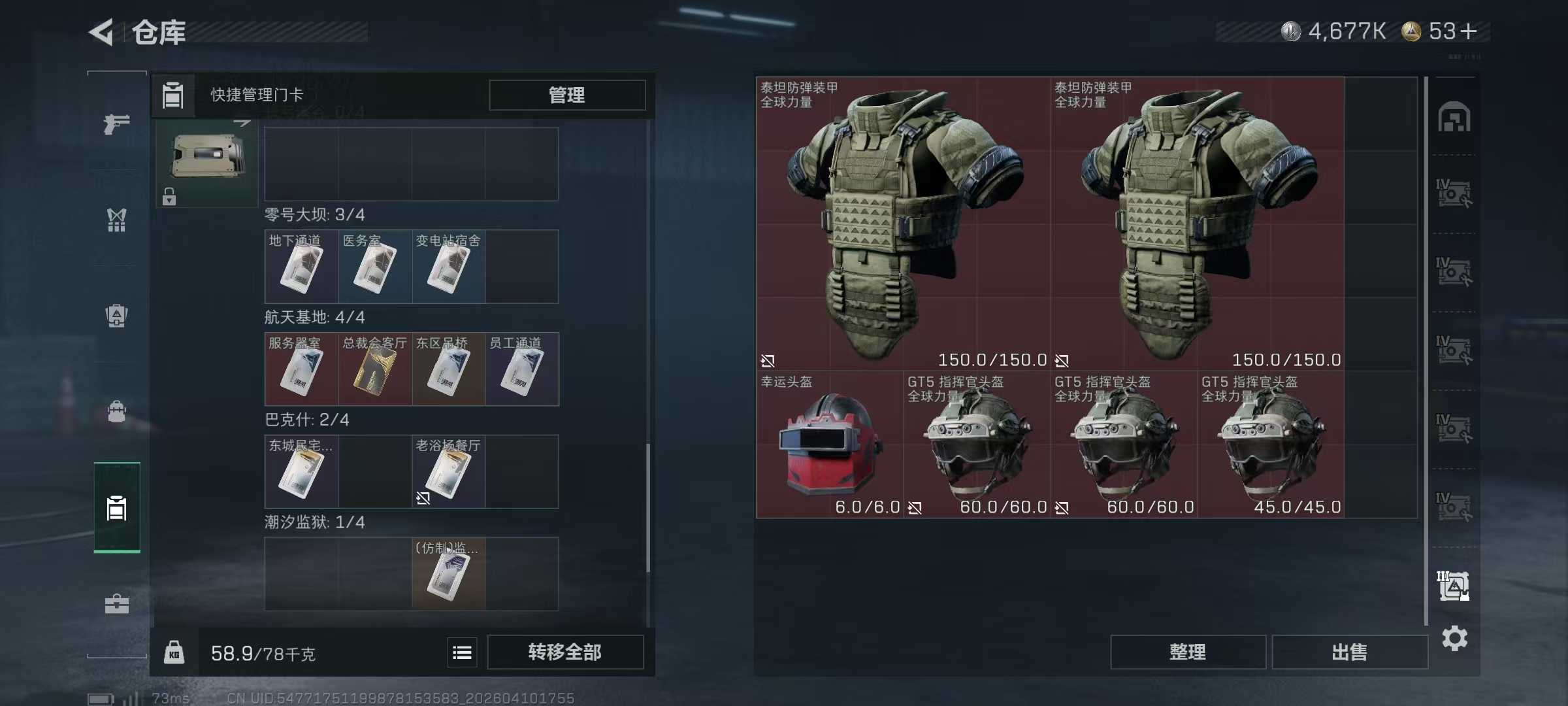Select the 医务室 keycard

pyautogui.click(x=375, y=267)
